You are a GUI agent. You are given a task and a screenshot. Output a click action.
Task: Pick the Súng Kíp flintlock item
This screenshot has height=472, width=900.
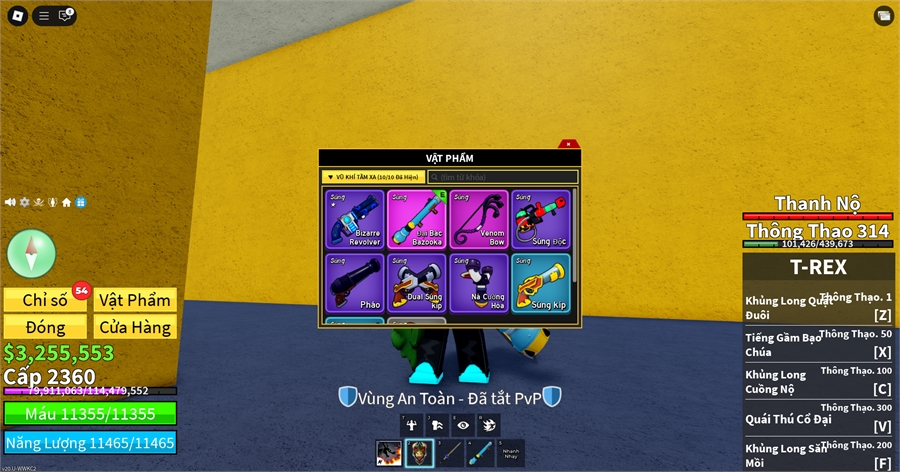540,283
